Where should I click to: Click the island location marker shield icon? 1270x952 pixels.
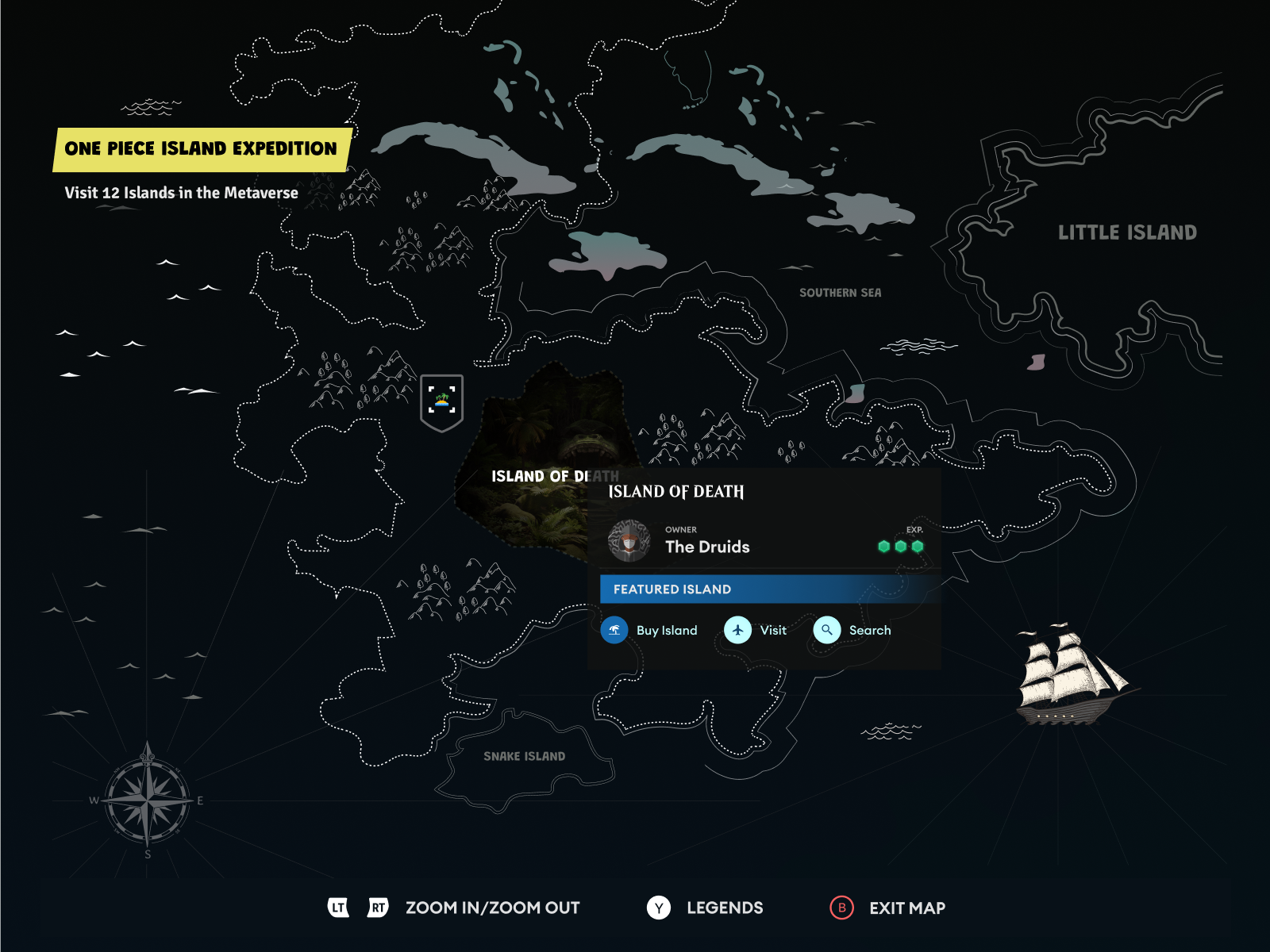443,399
